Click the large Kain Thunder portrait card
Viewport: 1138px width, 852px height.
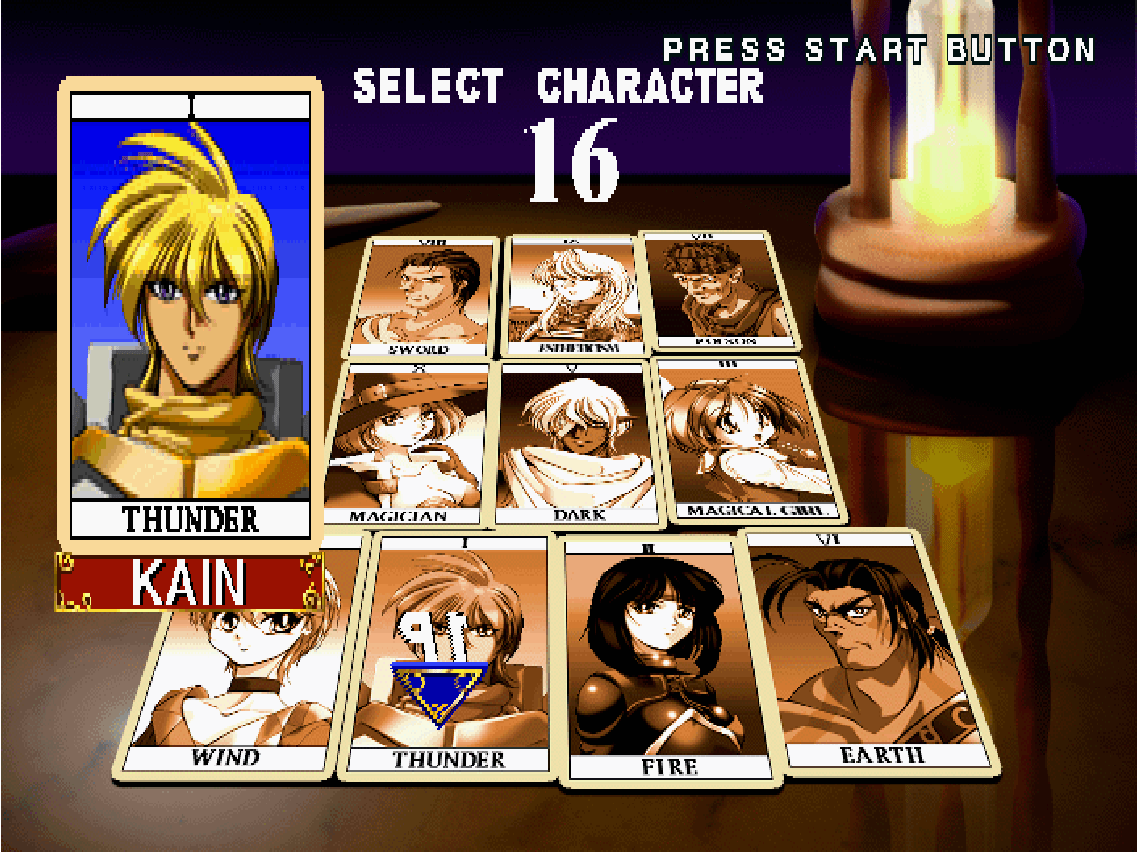(190, 315)
